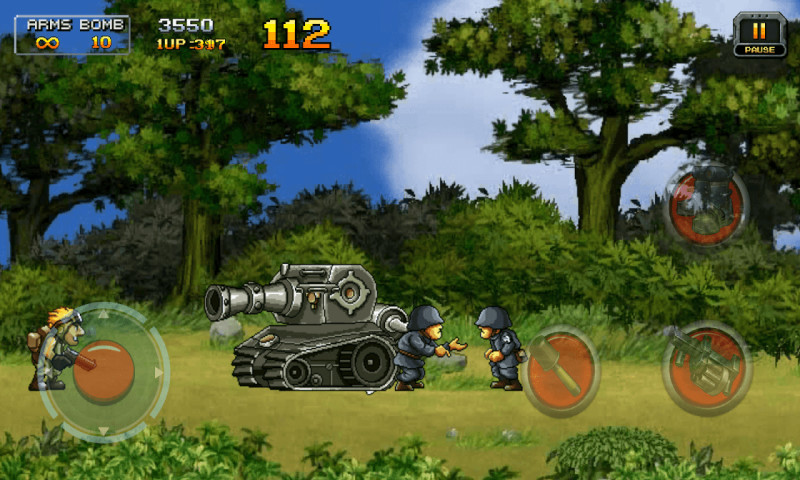Image resolution: width=800 pixels, height=480 pixels.
Task: Pause the game
Action: coord(759,33)
